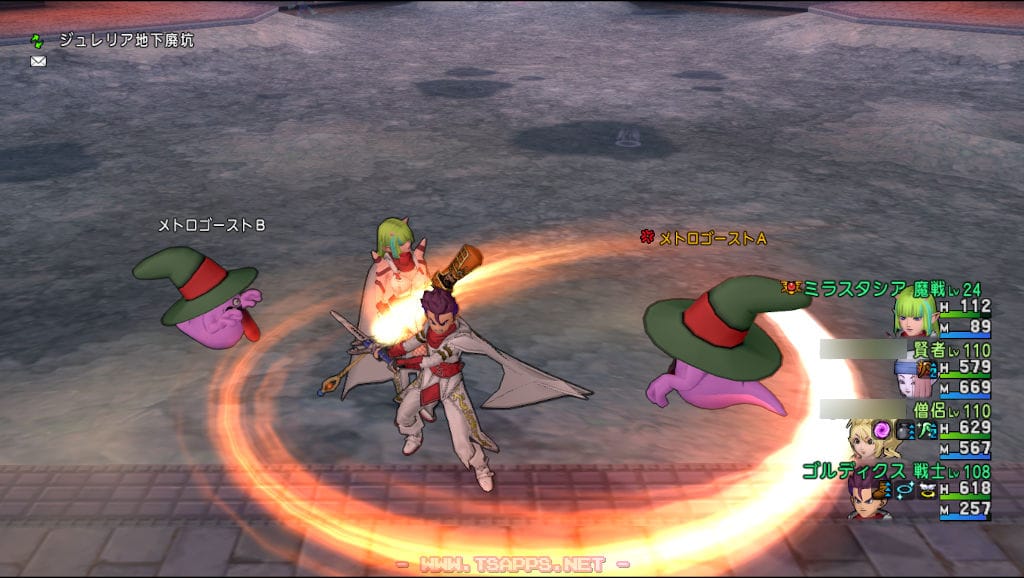Click the green connection status icon
Viewport: 1024px width, 578px height.
(x=38, y=41)
